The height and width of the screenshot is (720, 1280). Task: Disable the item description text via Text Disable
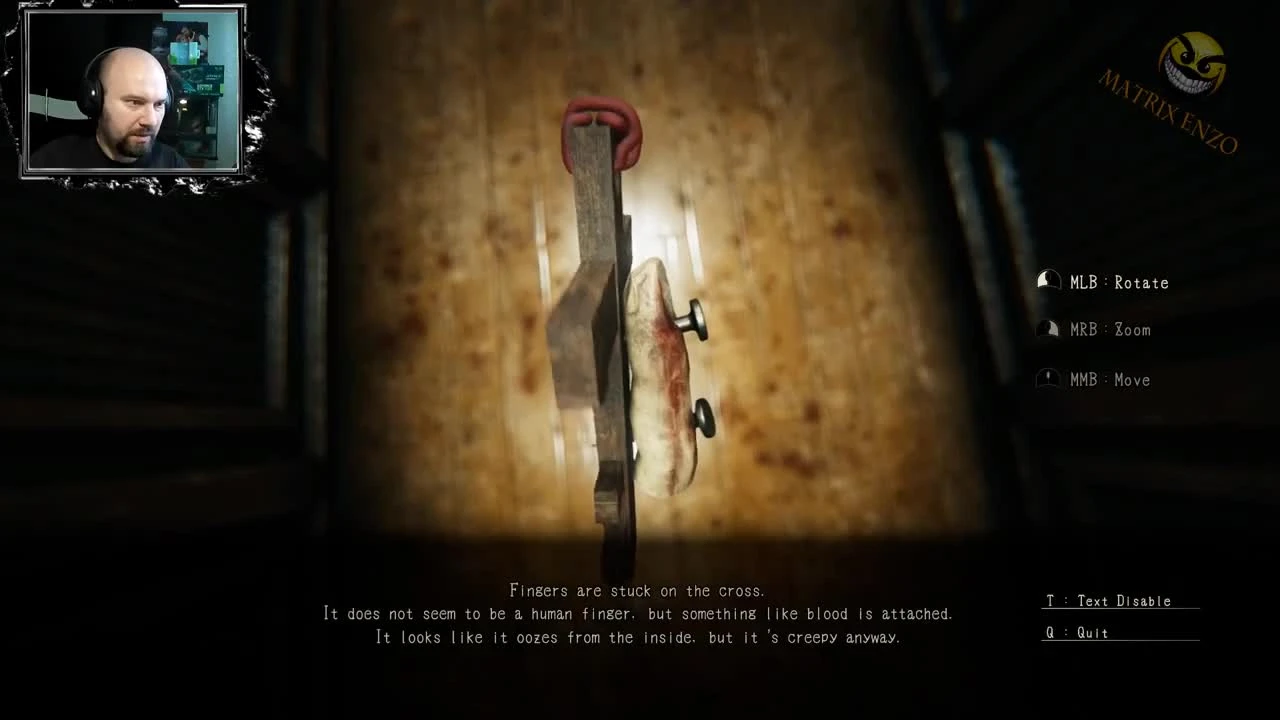click(1108, 601)
